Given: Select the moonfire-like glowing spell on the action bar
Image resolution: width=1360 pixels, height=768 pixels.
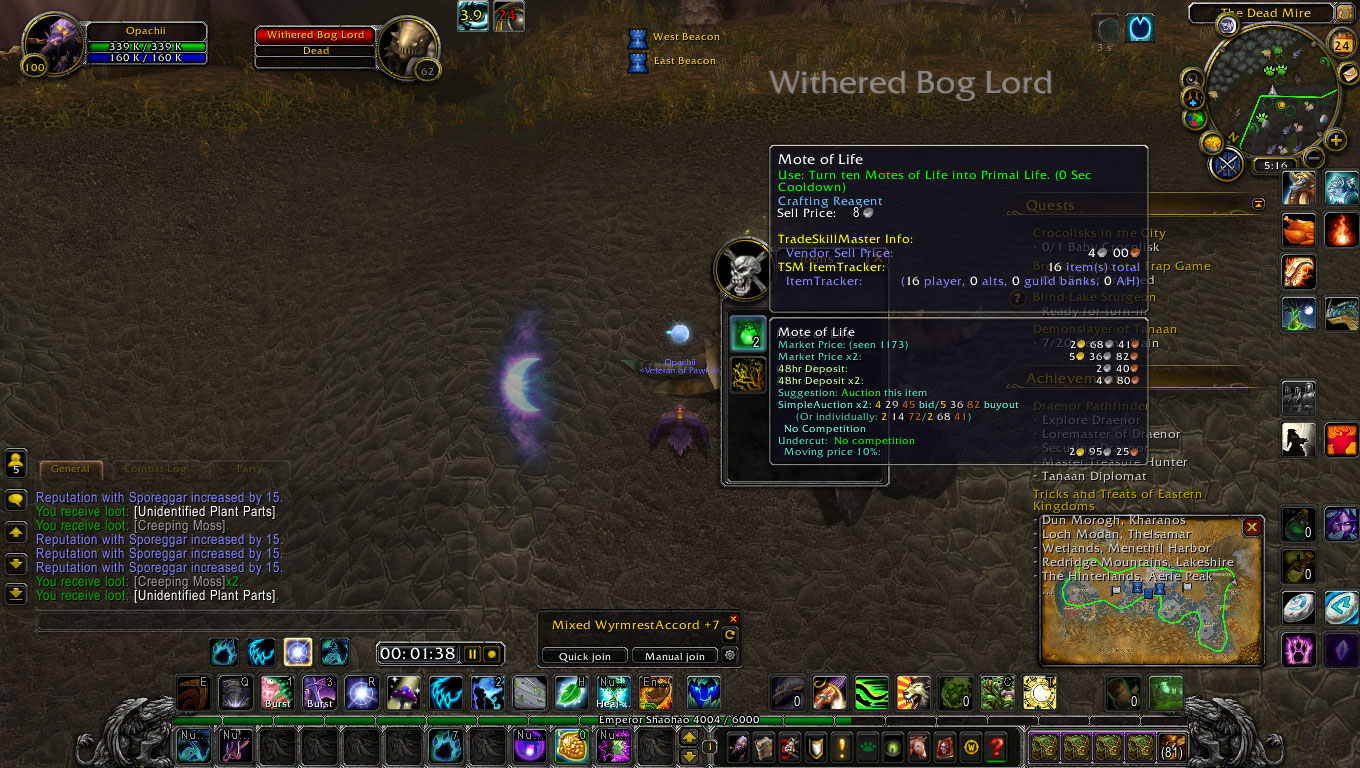Looking at the screenshot, I should coord(297,651).
